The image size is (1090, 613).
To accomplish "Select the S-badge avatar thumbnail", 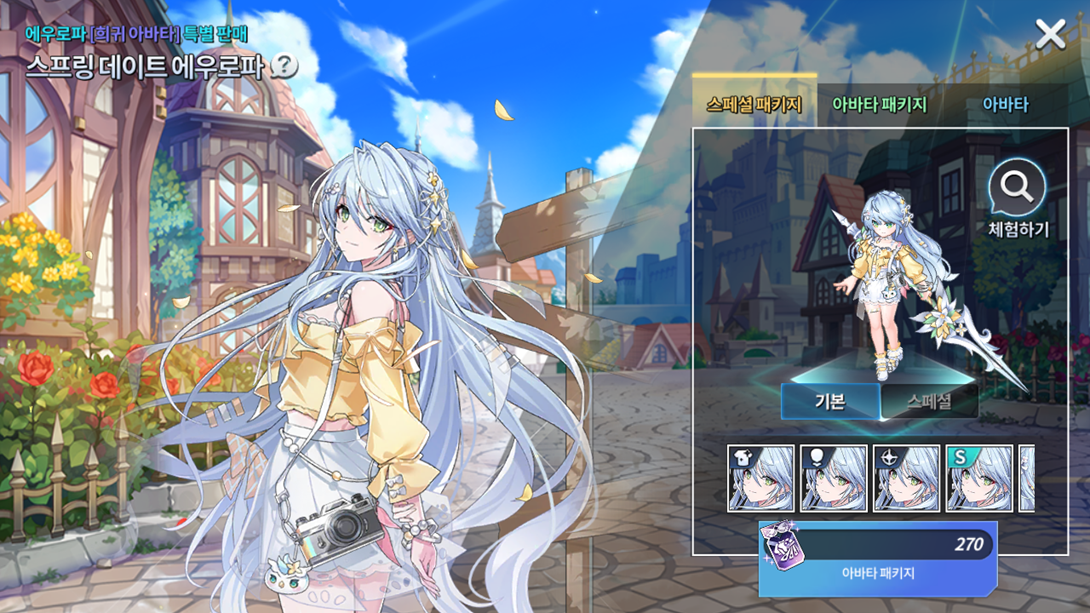I will [x=980, y=479].
